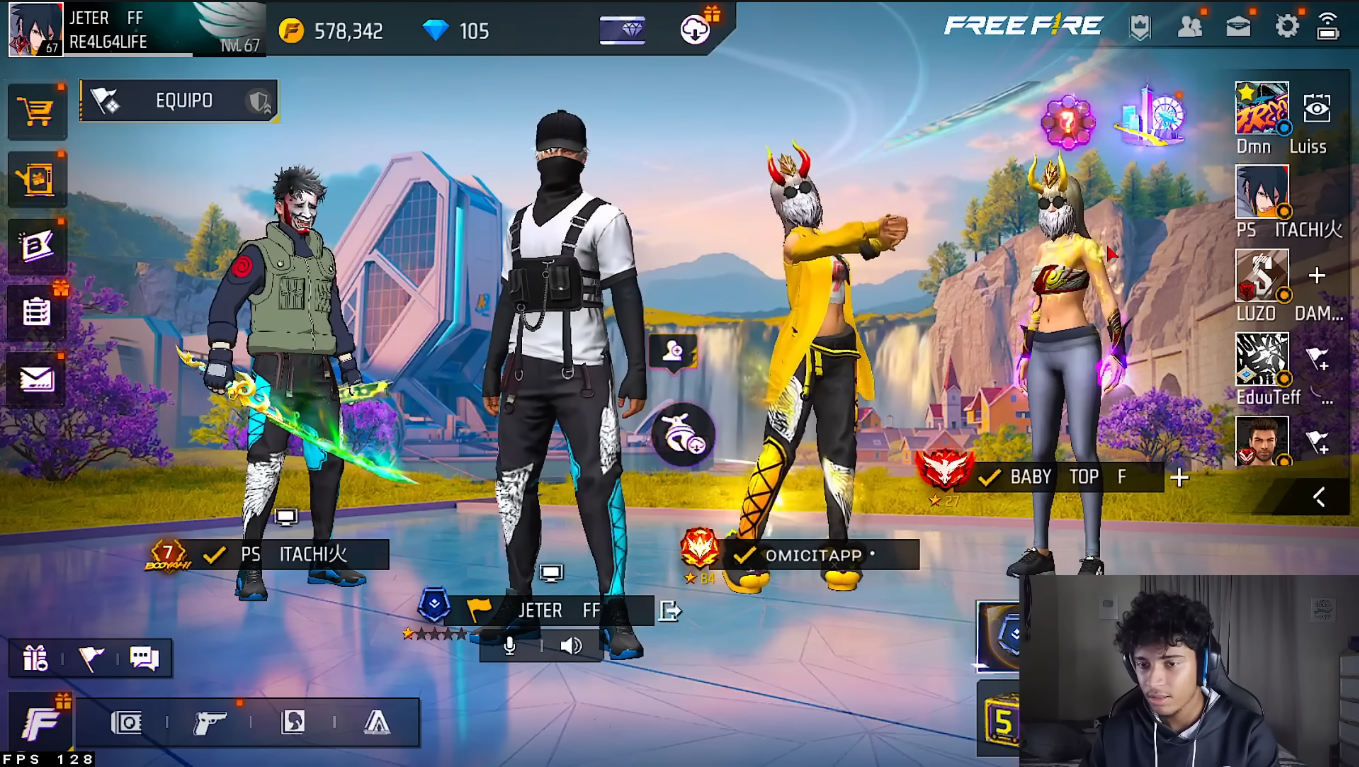This screenshot has height=767, width=1359.
Task: Open the shopping cart store
Action: click(37, 112)
